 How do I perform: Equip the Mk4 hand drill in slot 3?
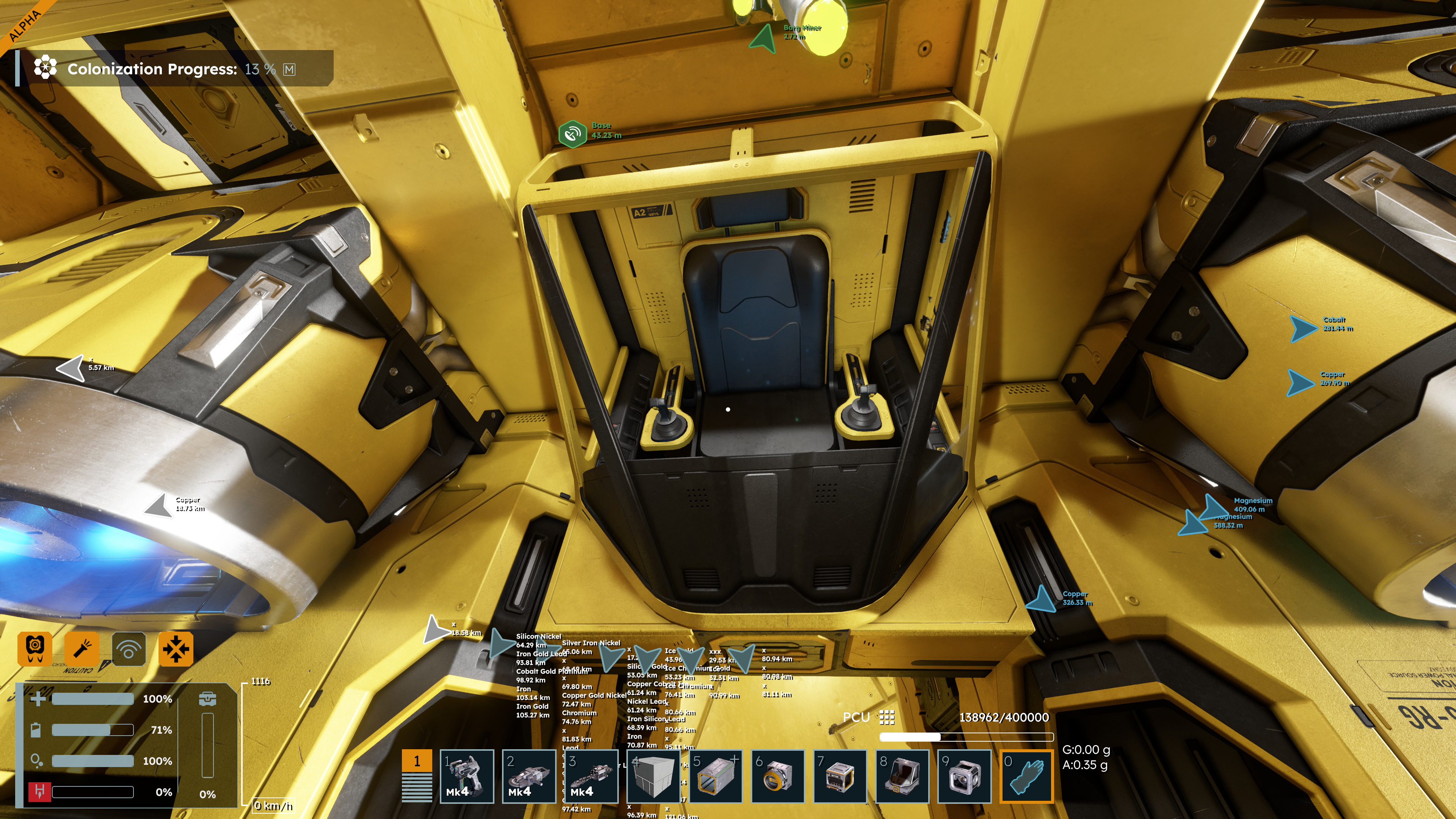pos(591,775)
